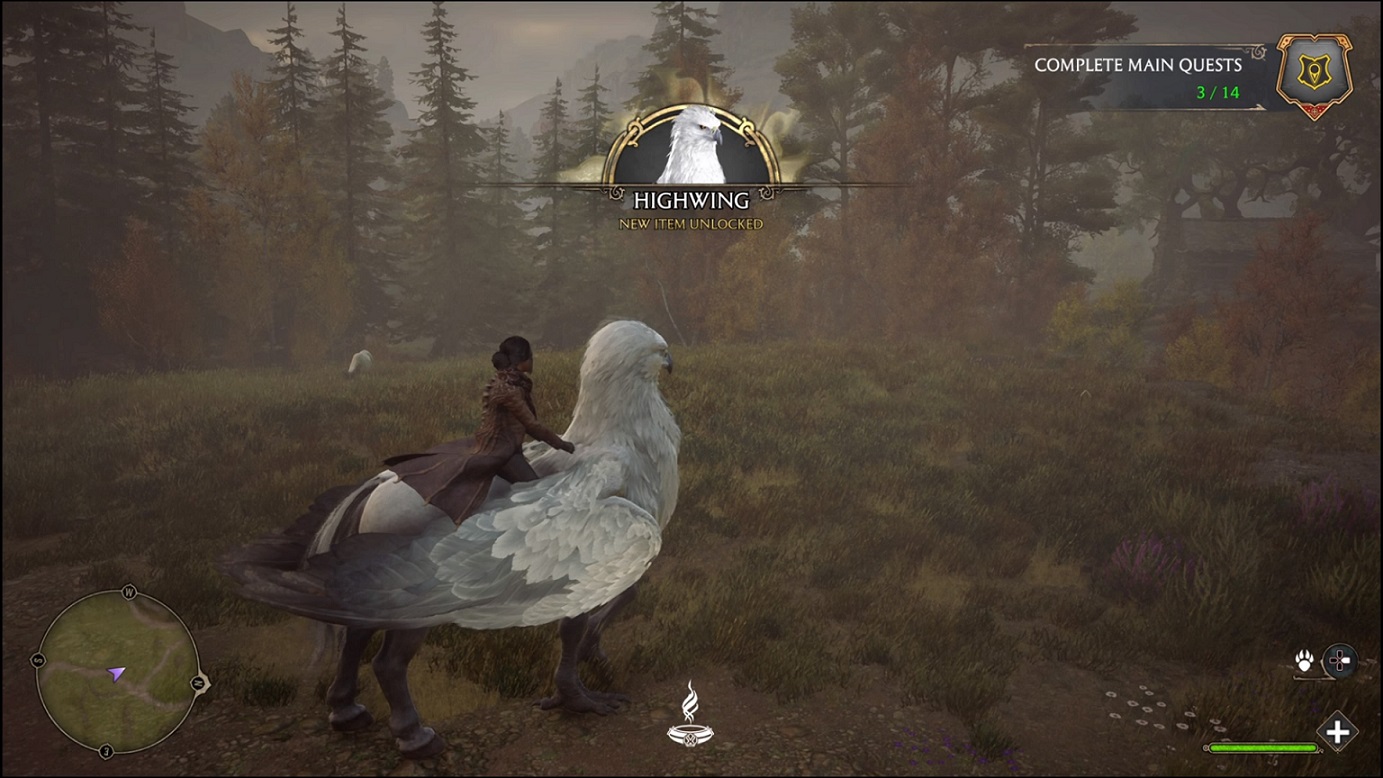
Task: Click the W compass marker on minimap
Action: point(130,593)
